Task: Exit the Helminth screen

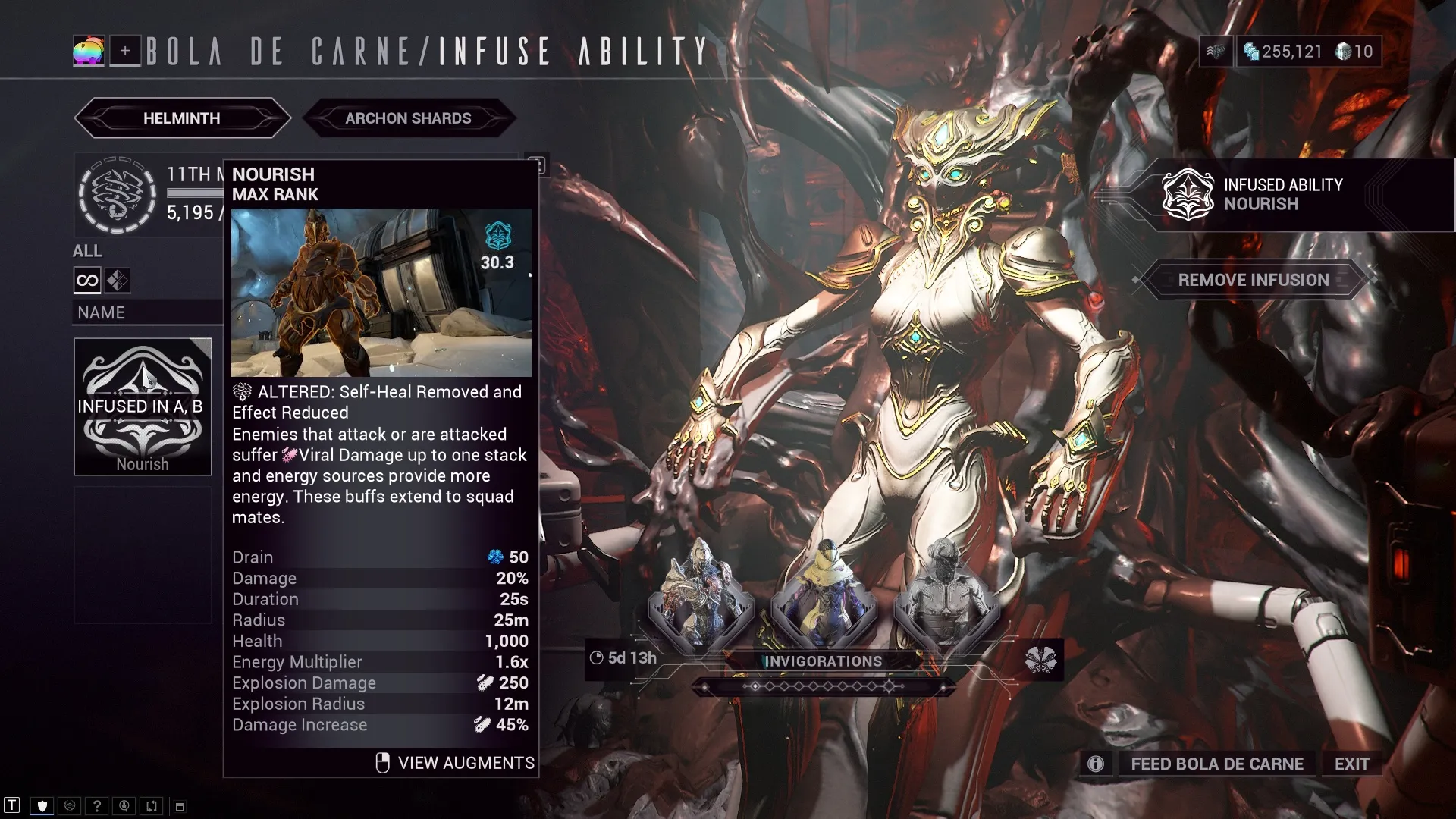Action: click(1351, 764)
